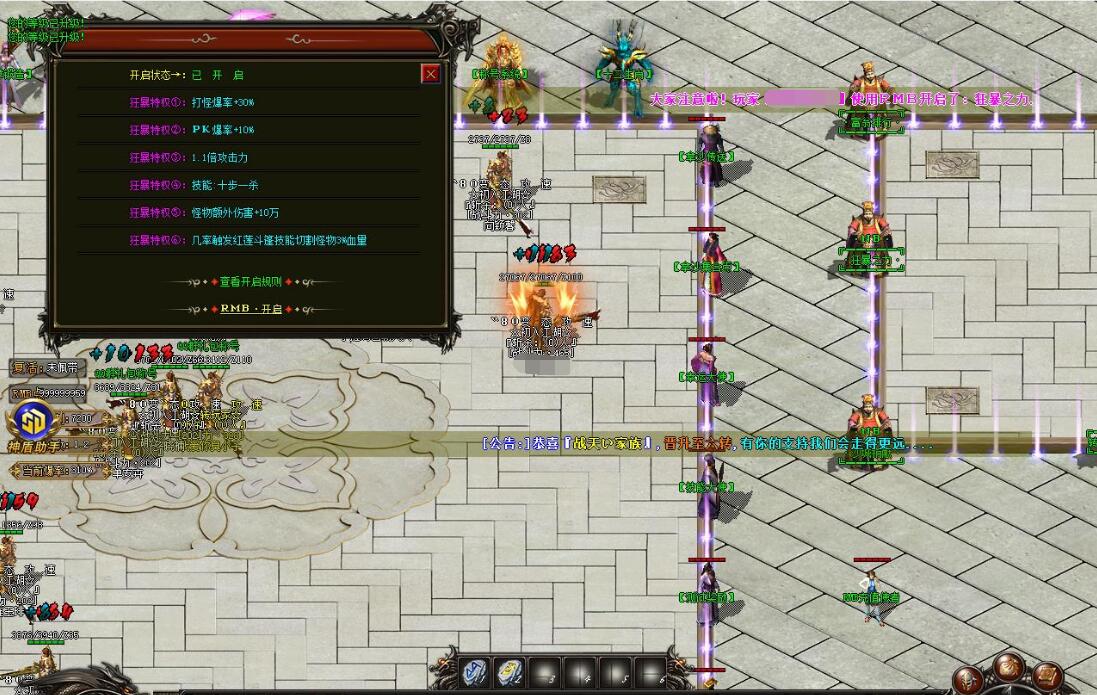The width and height of the screenshot is (1097, 695).
Task: Activate the RMB·开启 option
Action: coord(251,309)
